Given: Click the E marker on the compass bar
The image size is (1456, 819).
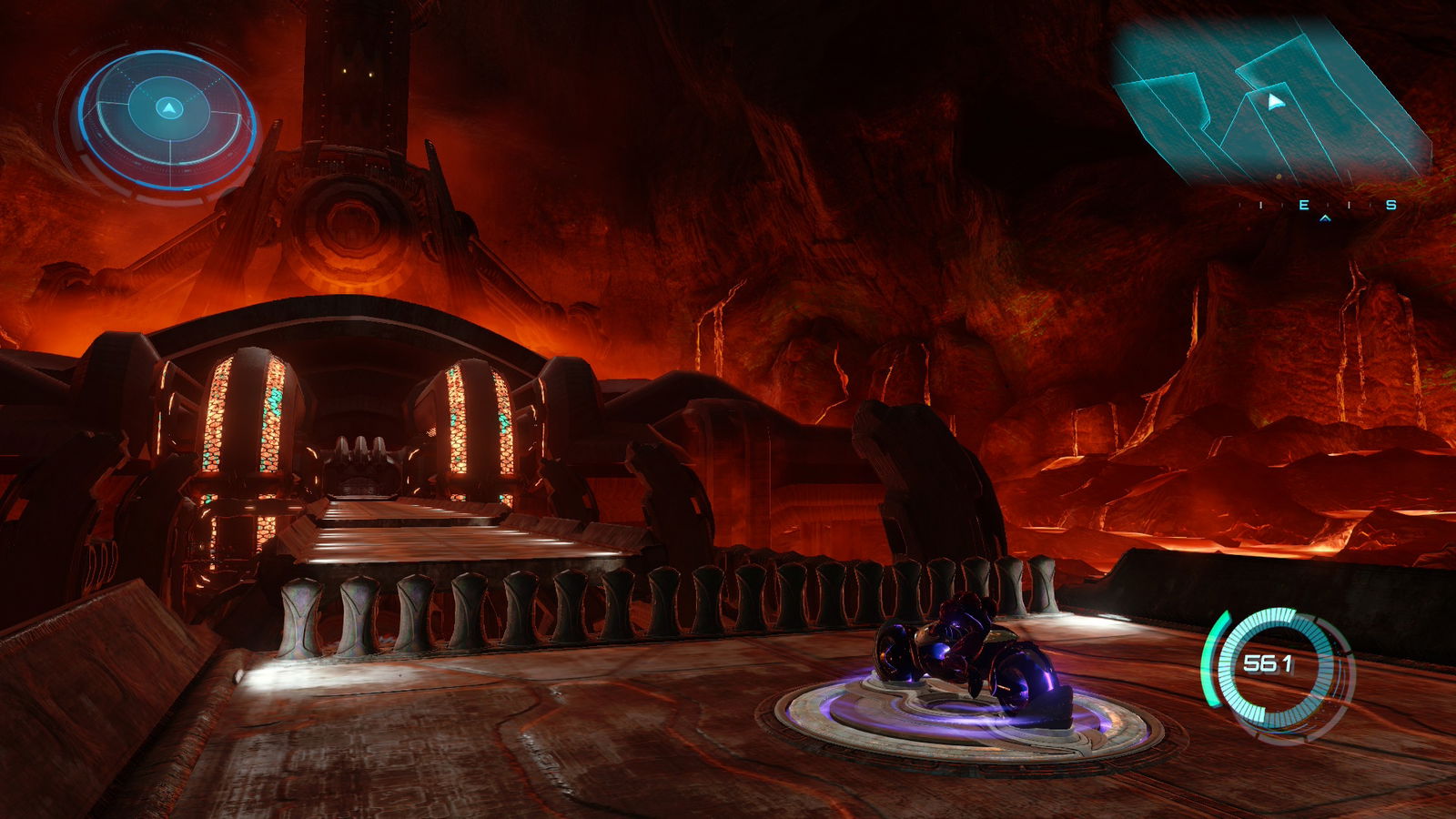Looking at the screenshot, I should pos(1304,206).
